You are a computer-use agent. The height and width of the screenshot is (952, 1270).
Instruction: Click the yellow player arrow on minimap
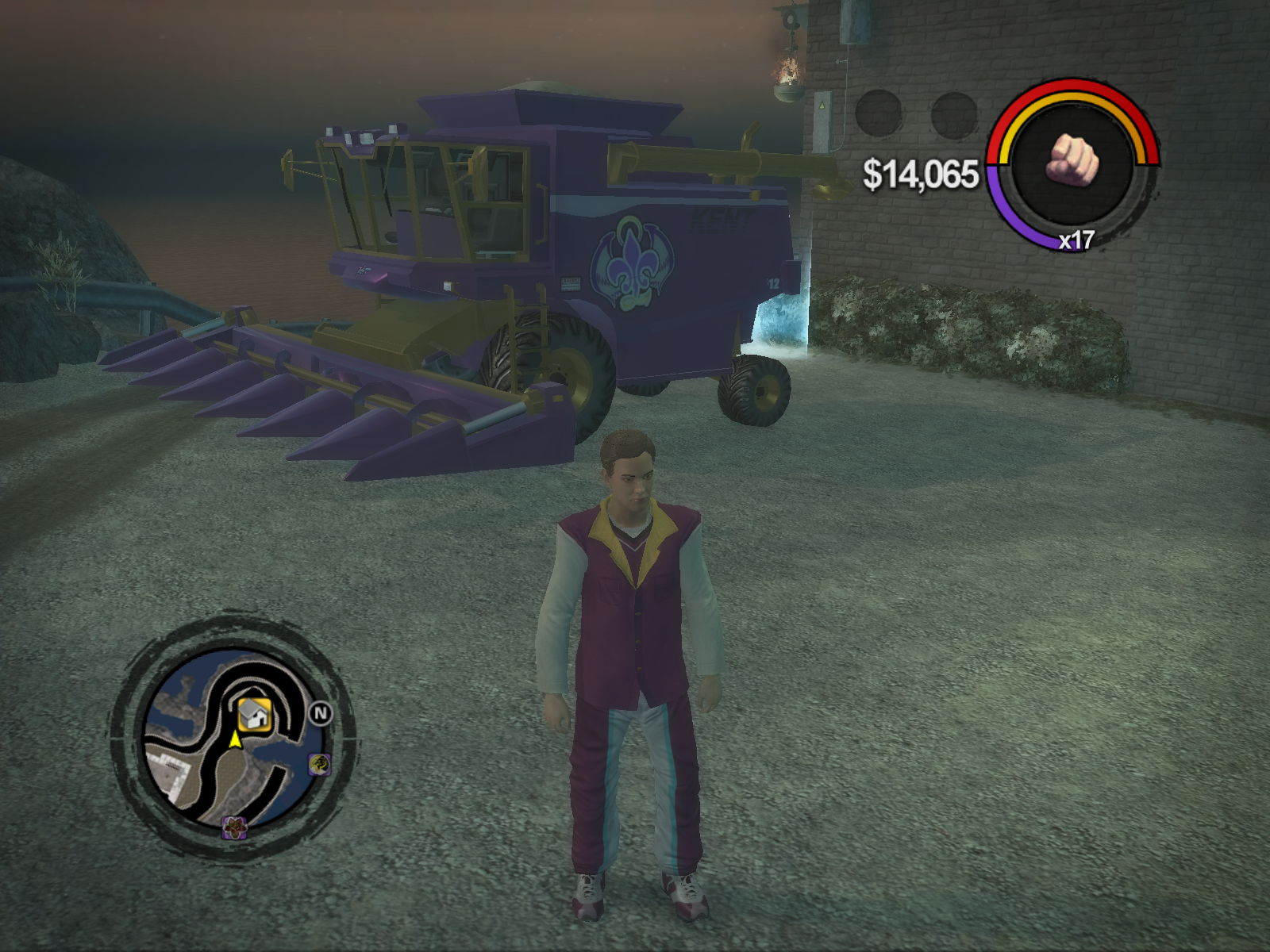[235, 740]
